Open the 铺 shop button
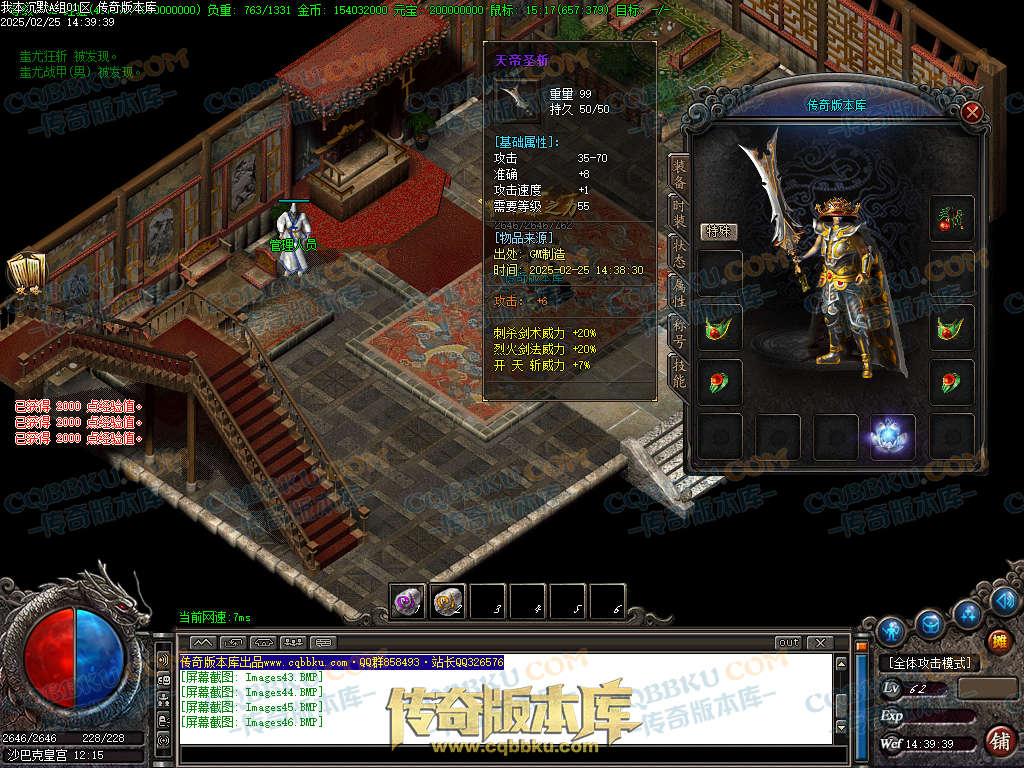 point(999,740)
